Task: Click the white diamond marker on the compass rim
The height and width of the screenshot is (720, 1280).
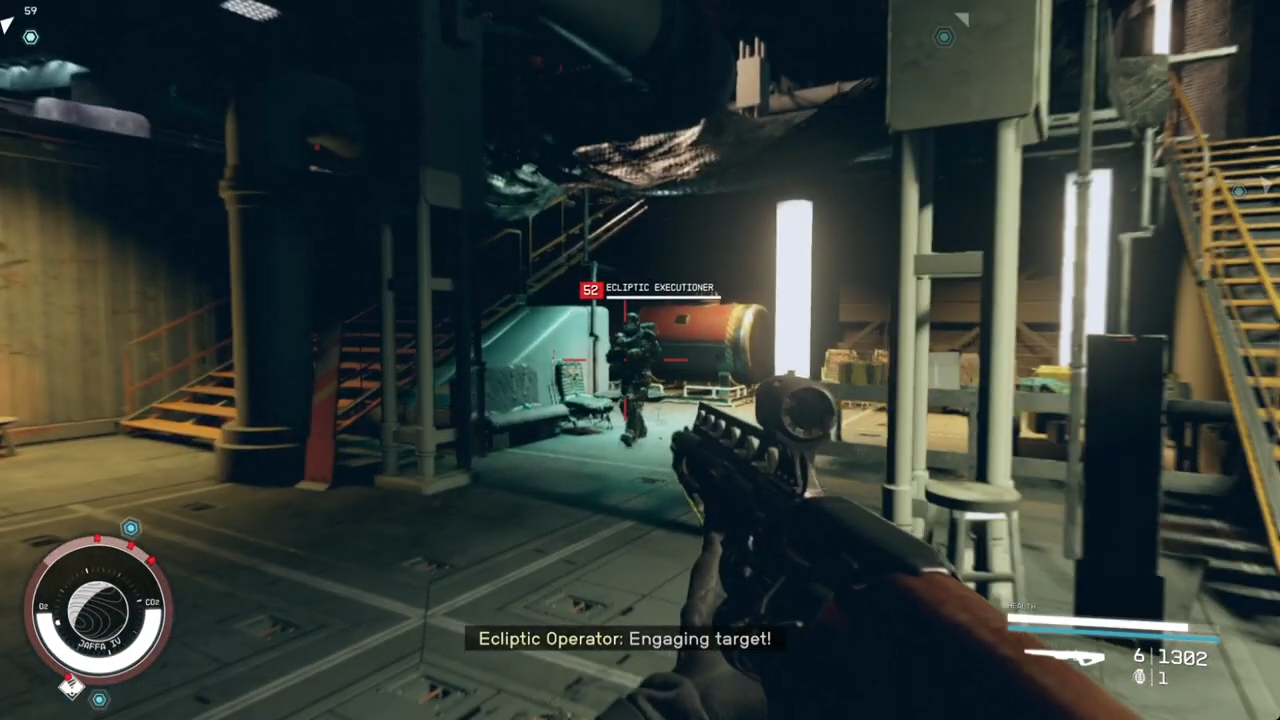Action: click(x=70, y=686)
